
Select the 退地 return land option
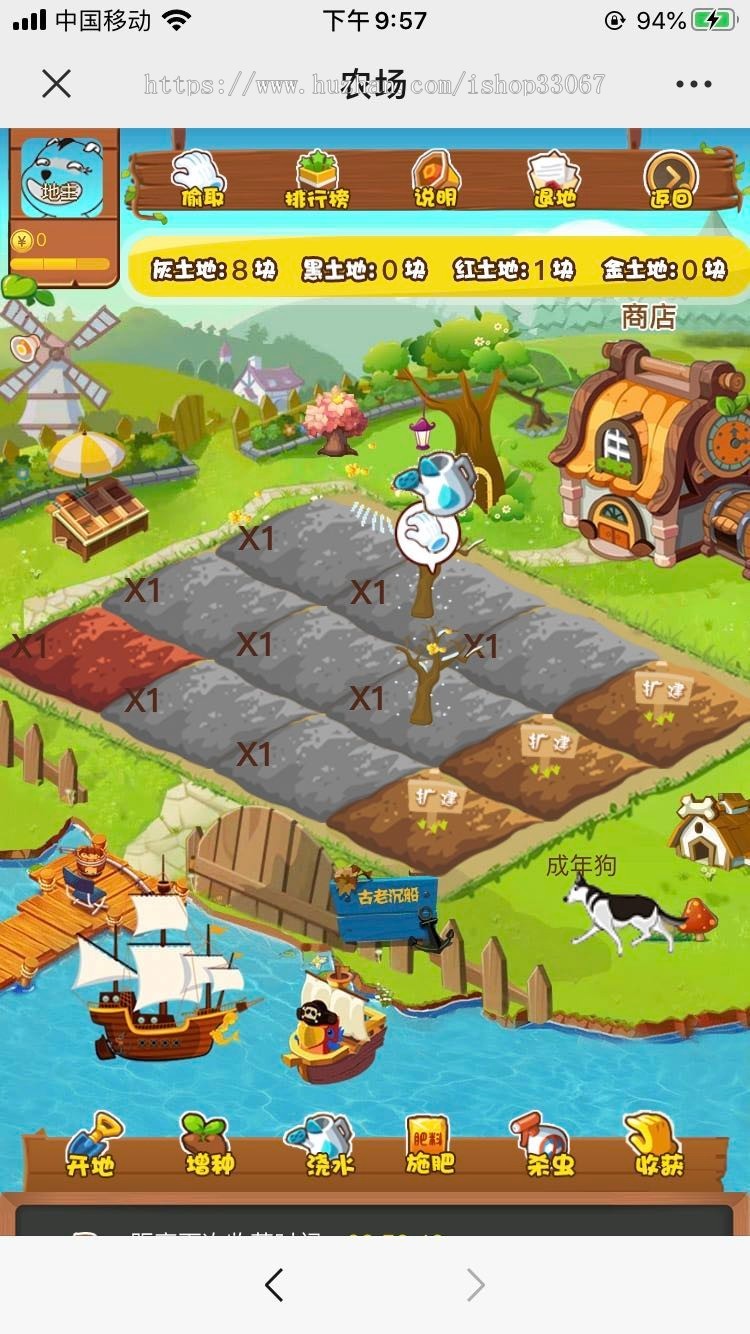[x=553, y=179]
